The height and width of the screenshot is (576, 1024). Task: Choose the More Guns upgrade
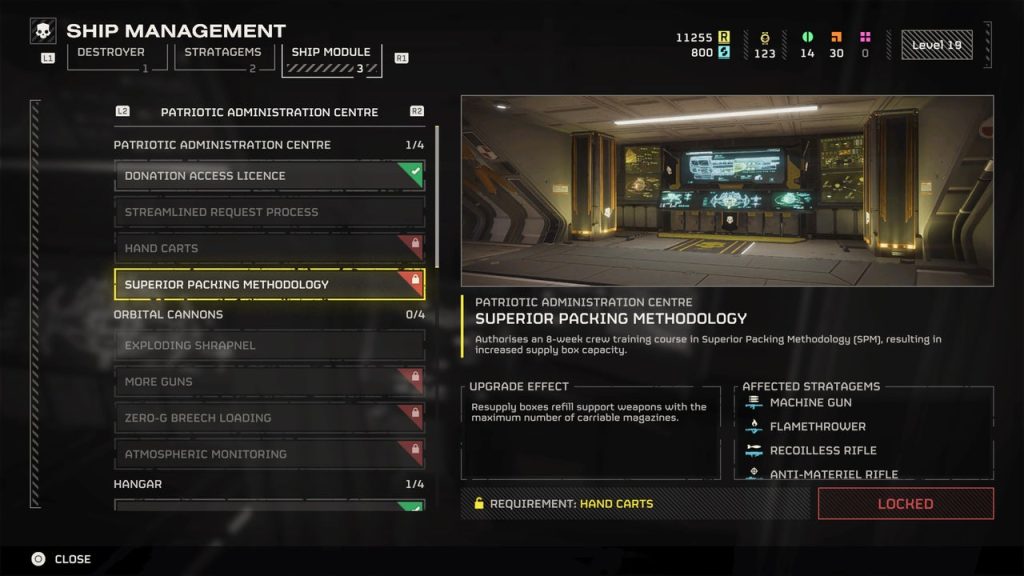tap(269, 382)
